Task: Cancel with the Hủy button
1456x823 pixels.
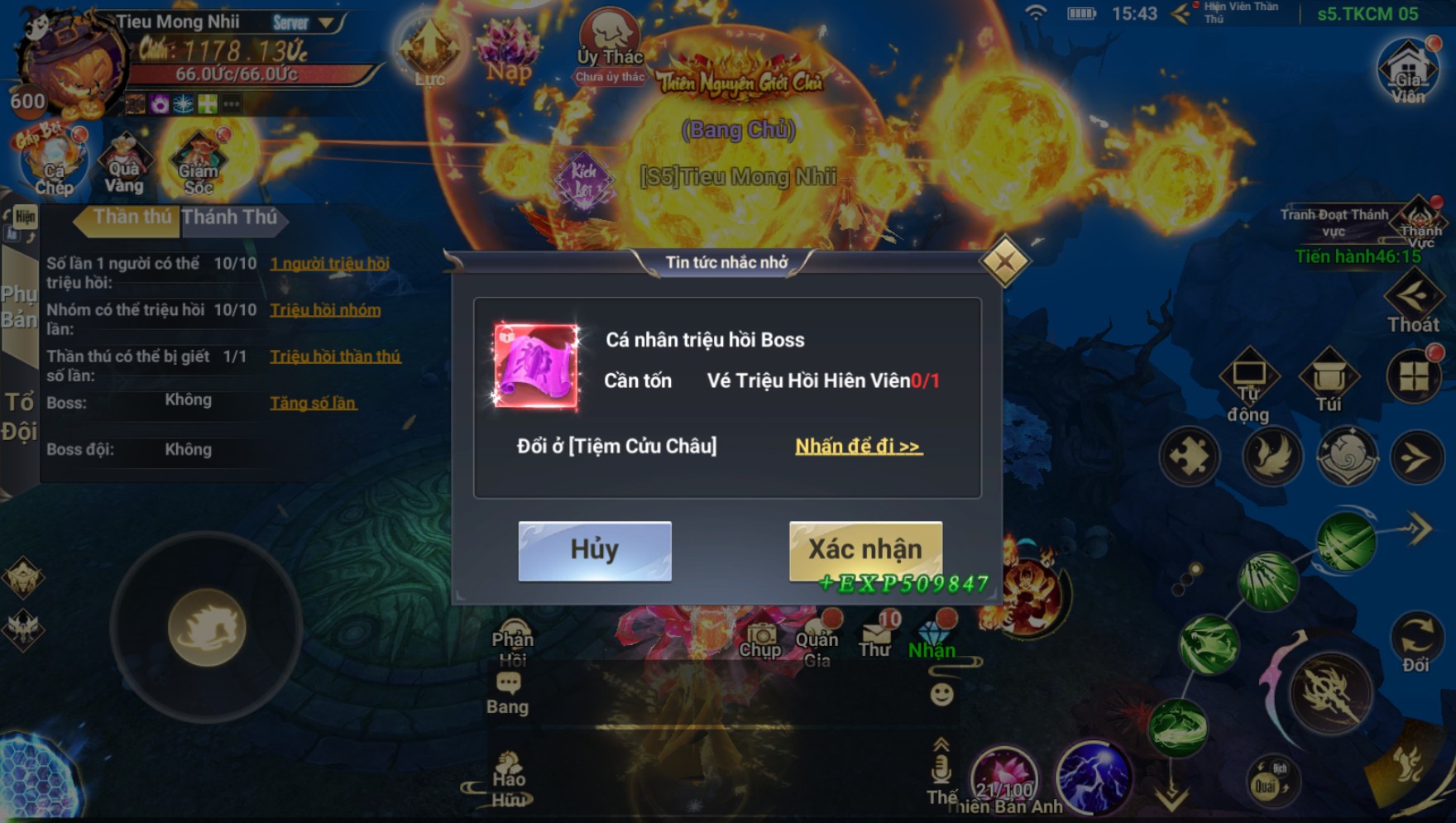Action: pyautogui.click(x=594, y=550)
